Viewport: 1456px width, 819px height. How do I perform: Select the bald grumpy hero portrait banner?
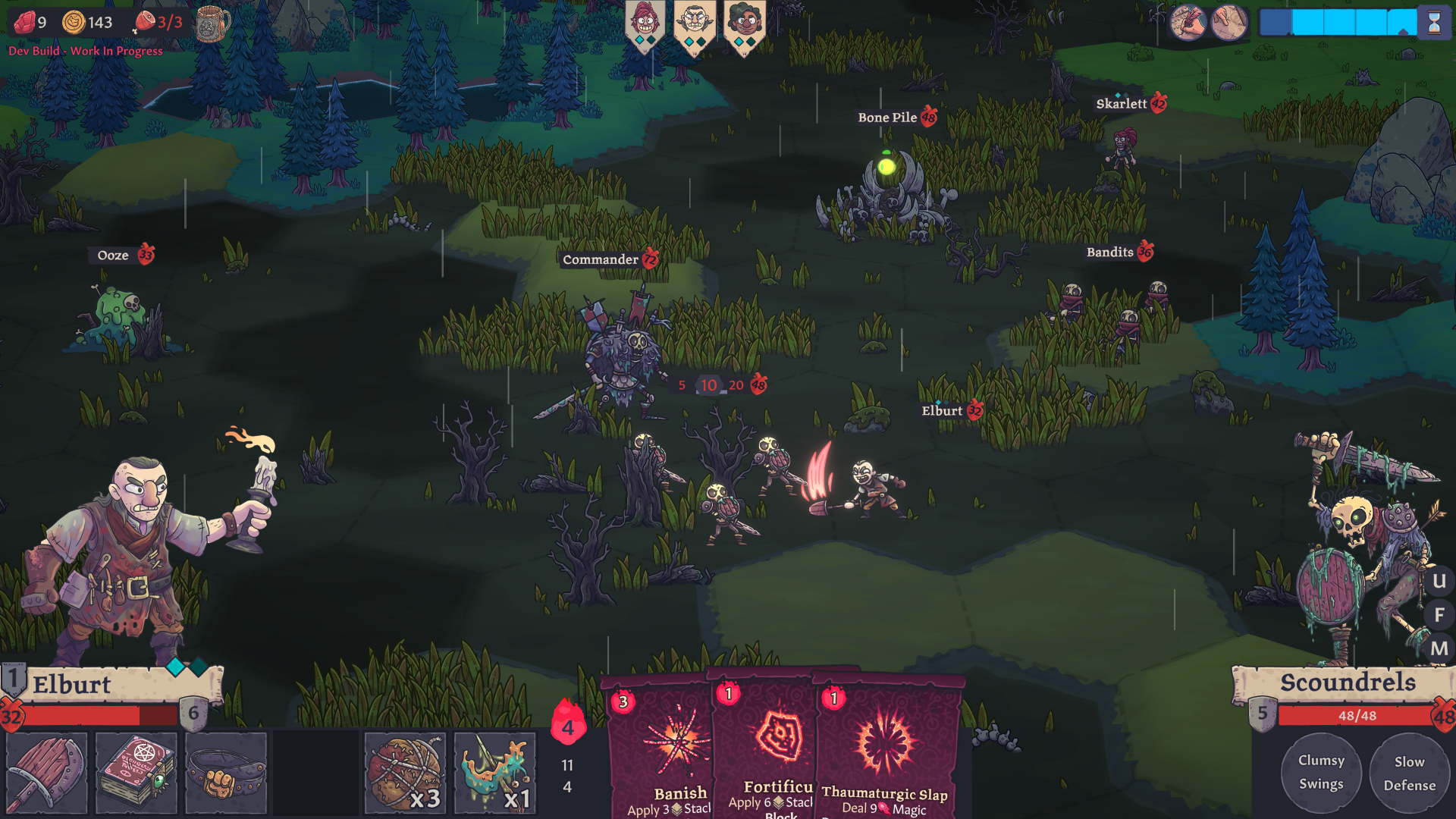695,24
